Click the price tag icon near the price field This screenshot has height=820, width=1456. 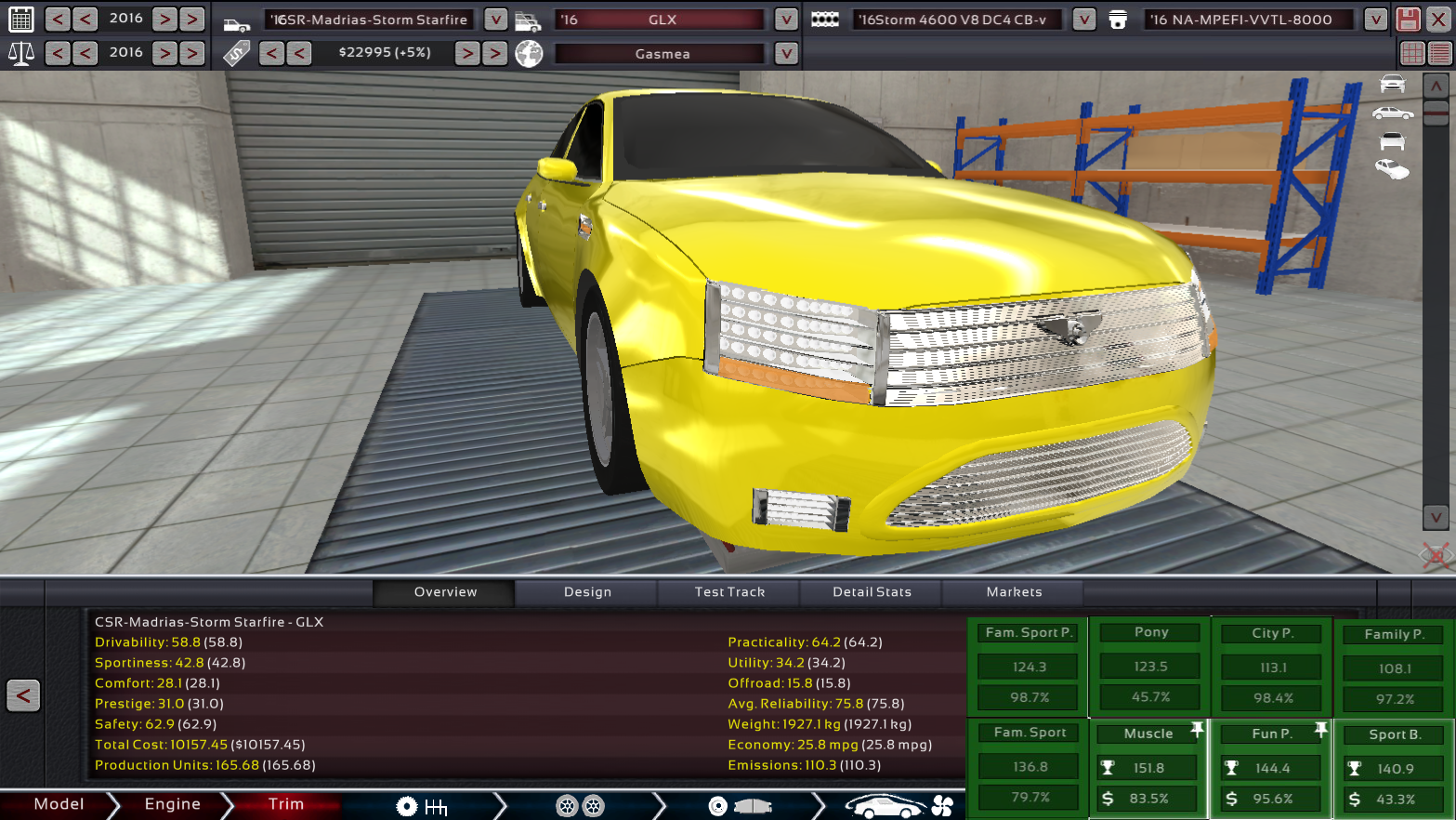pos(237,53)
